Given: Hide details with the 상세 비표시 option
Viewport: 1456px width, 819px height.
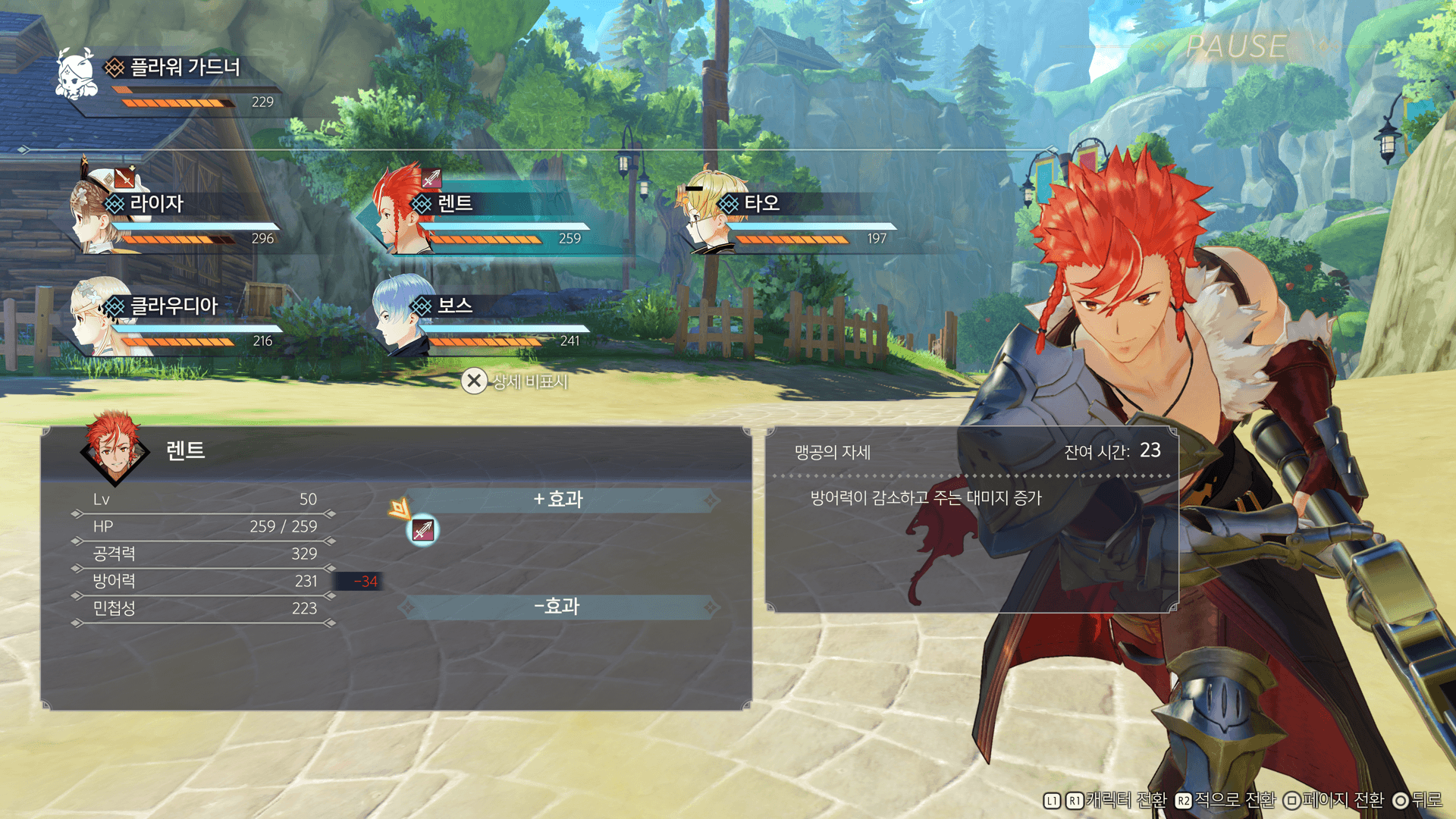Looking at the screenshot, I should (x=516, y=381).
